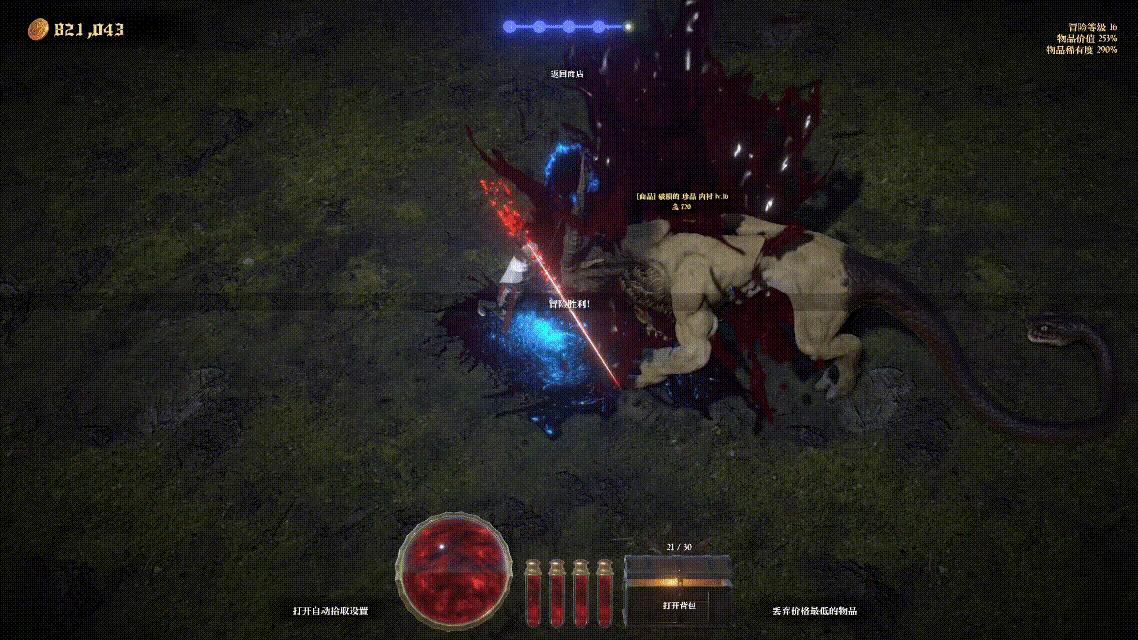Use the first red potion vial
The height and width of the screenshot is (640, 1138).
pyautogui.click(x=533, y=592)
